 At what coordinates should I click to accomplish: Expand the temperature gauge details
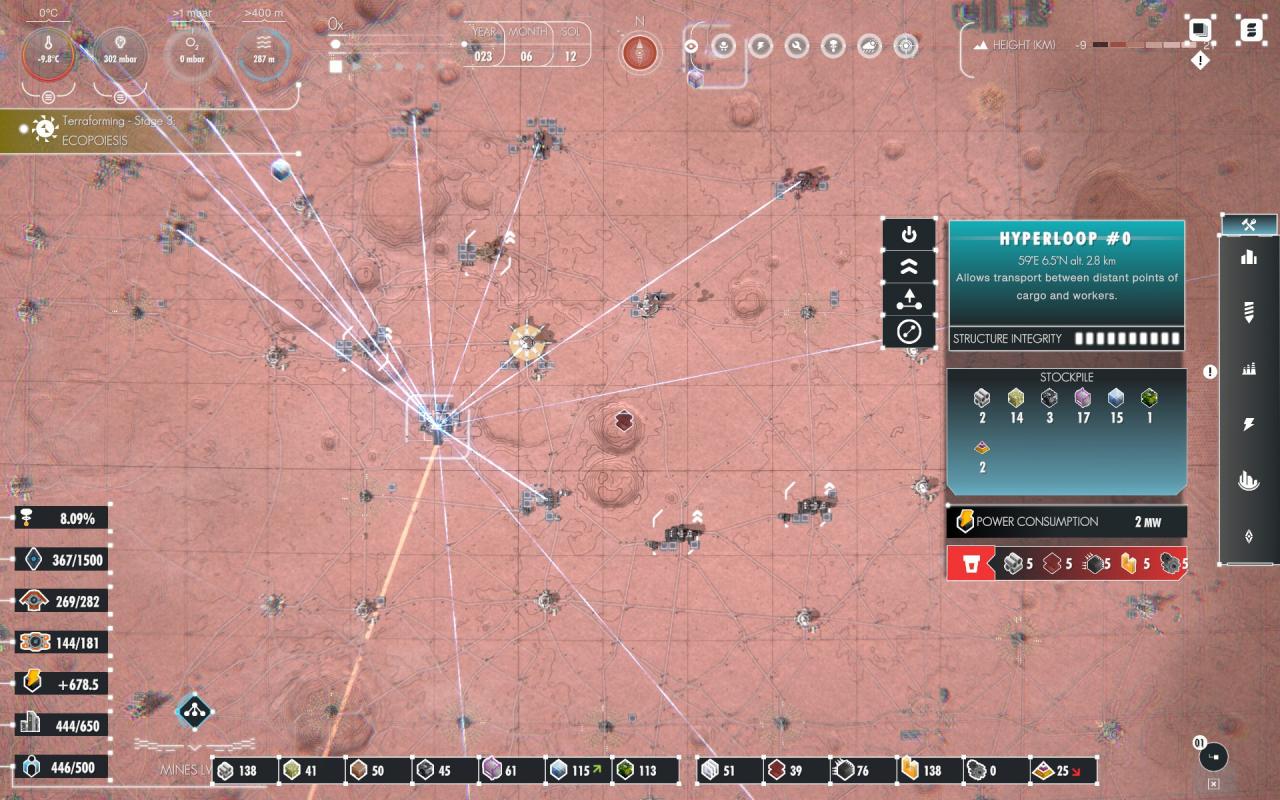pyautogui.click(x=47, y=97)
